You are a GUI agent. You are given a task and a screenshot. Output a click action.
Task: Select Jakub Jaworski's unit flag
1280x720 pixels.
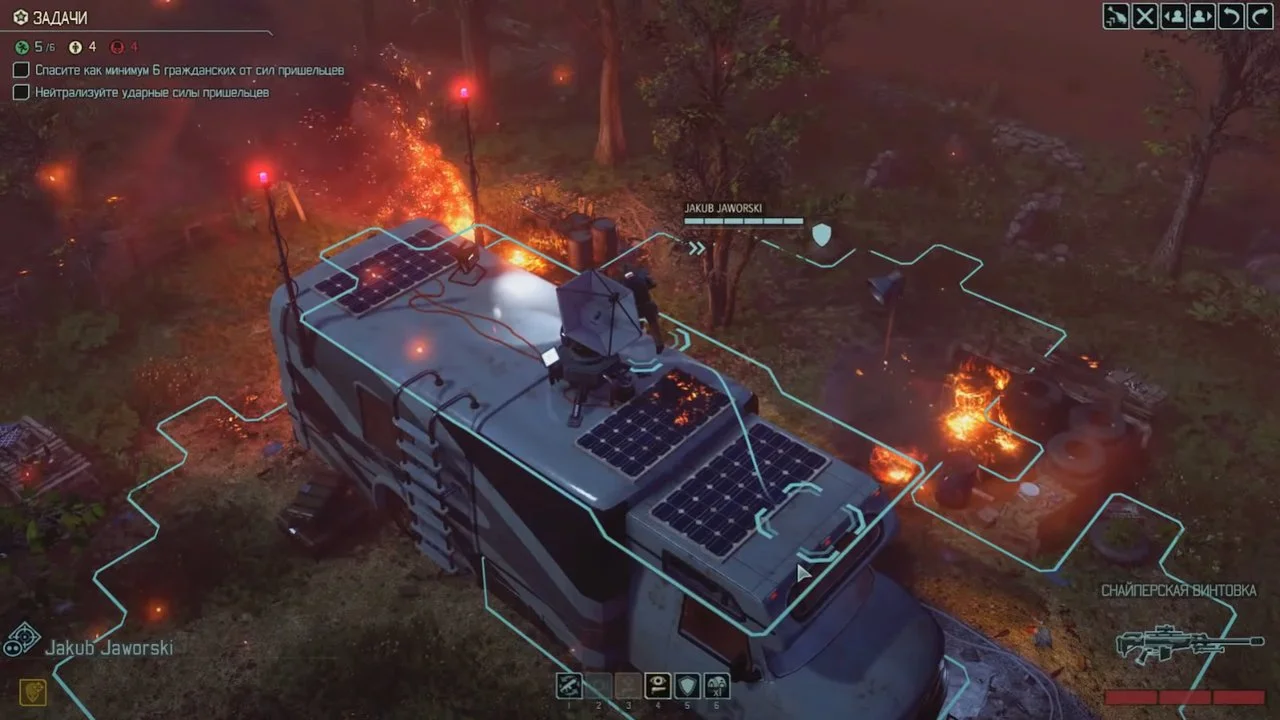pyautogui.click(x=743, y=215)
